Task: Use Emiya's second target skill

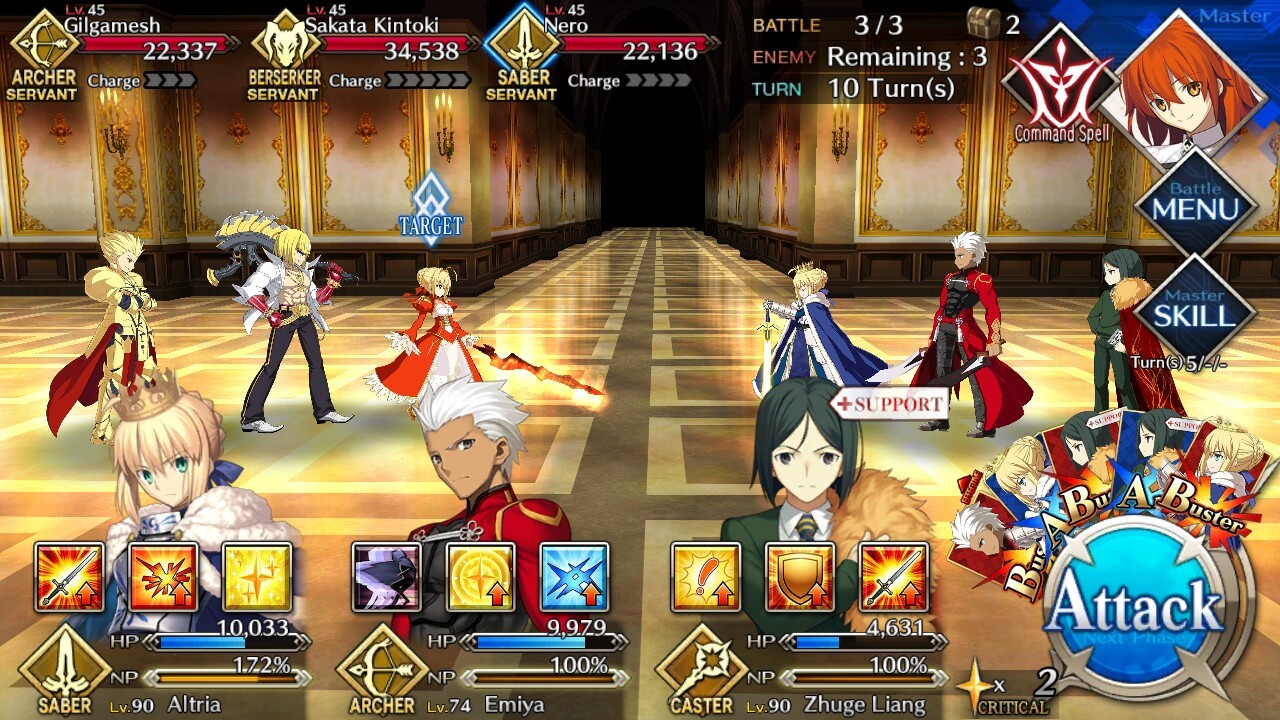Action: click(480, 577)
